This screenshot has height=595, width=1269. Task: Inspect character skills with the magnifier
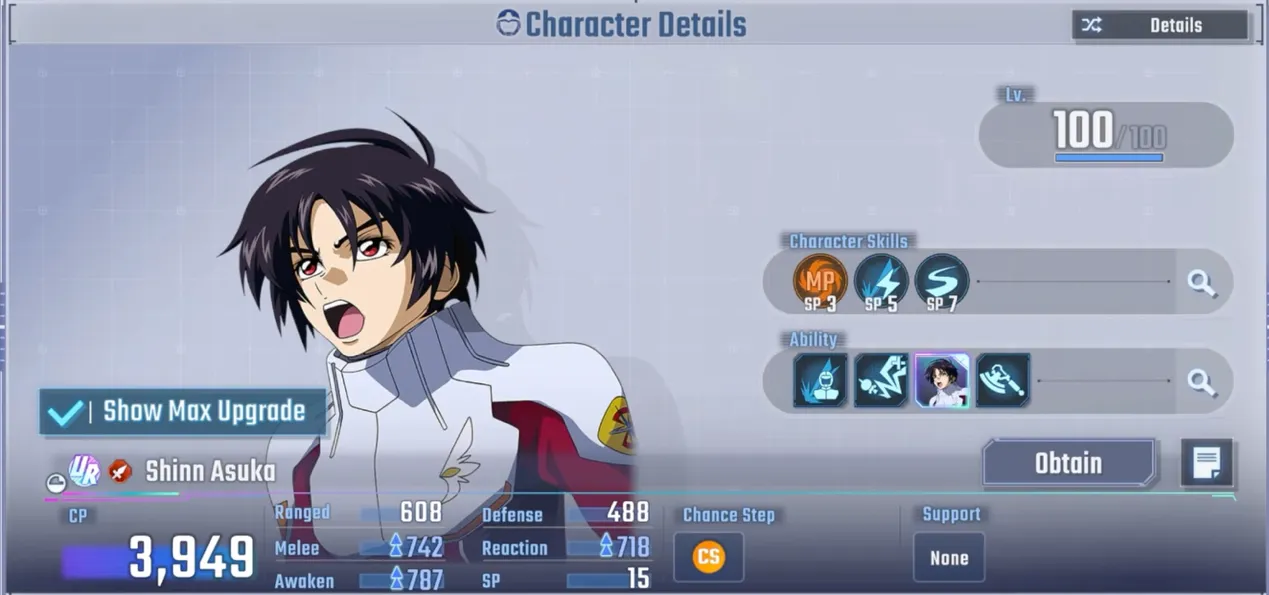tap(1201, 283)
